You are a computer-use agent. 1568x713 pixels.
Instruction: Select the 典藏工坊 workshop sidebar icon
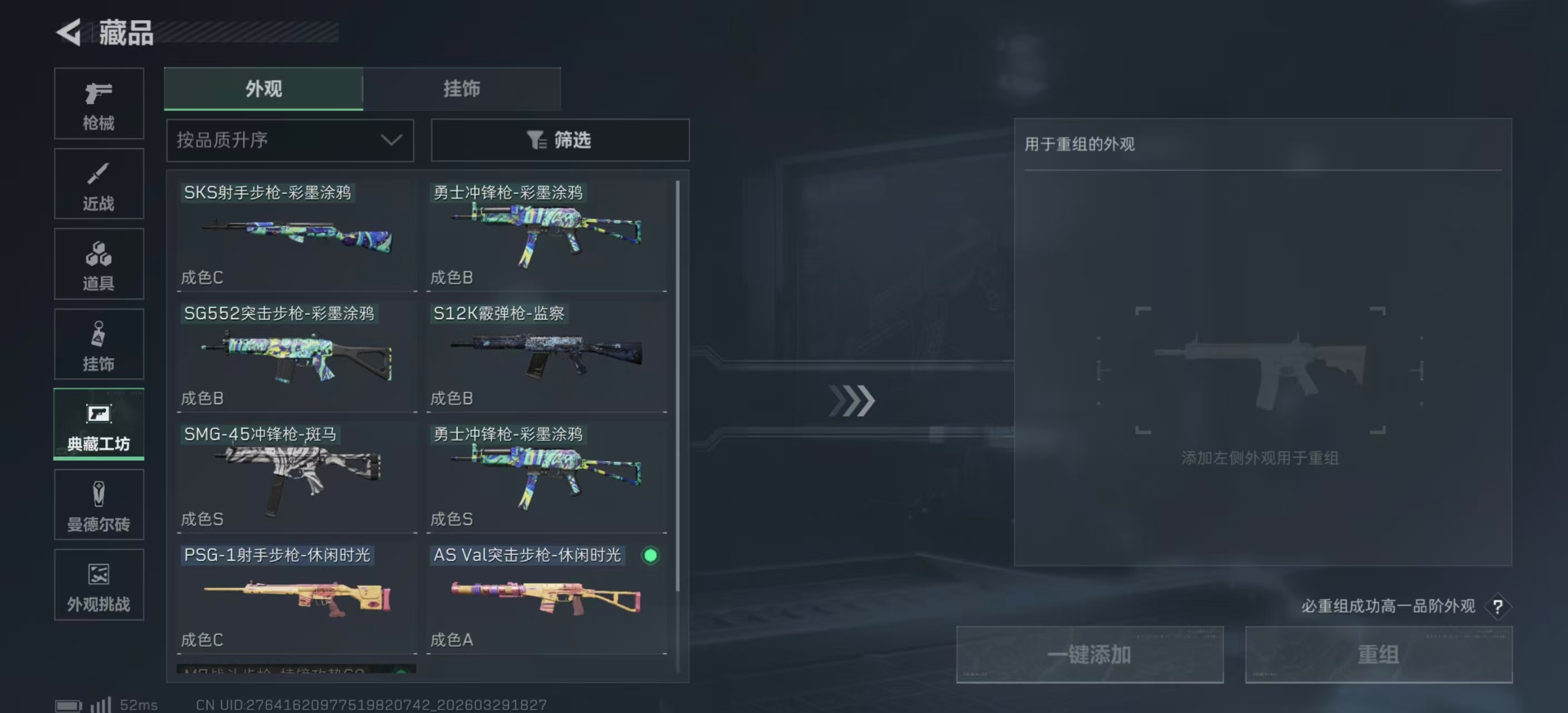tap(99, 425)
